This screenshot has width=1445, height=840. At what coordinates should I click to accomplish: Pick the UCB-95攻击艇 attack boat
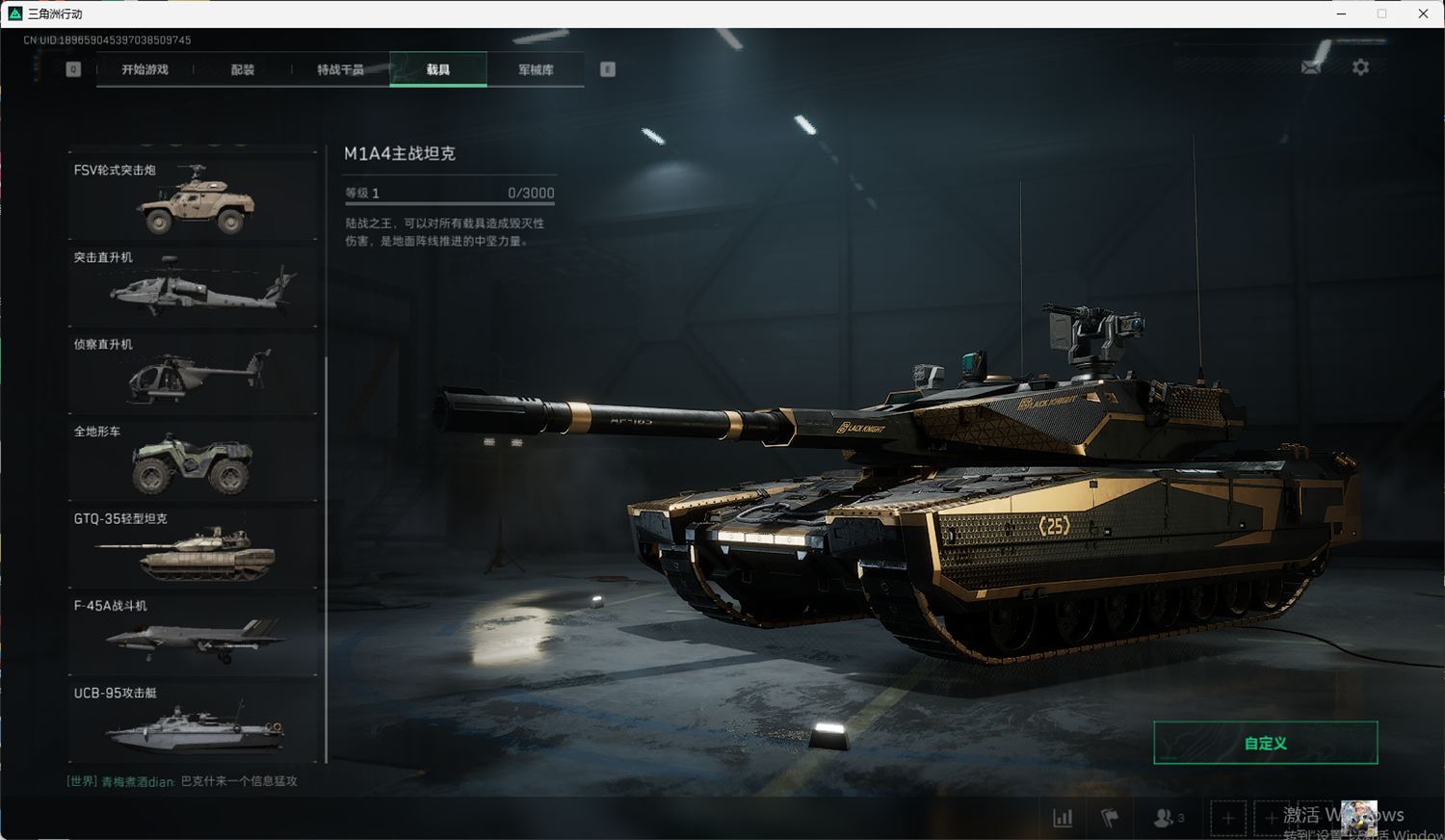coord(193,722)
